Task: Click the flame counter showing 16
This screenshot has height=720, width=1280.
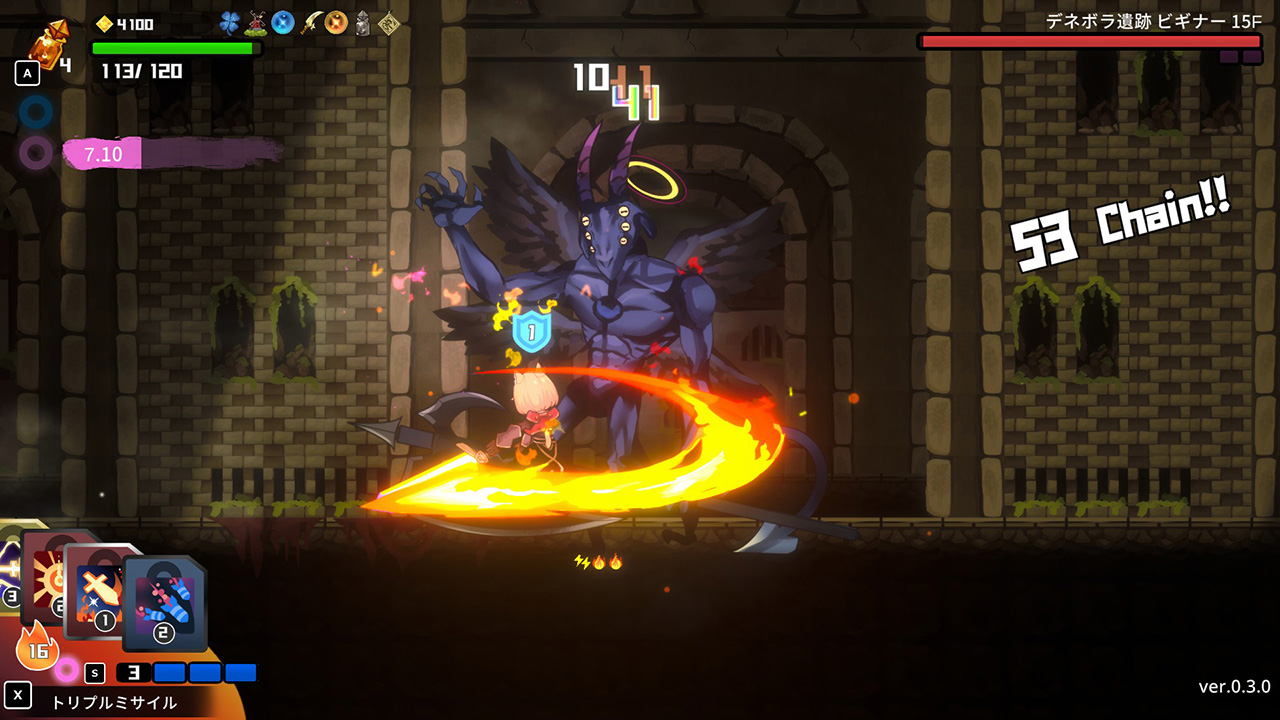Action: 37,648
